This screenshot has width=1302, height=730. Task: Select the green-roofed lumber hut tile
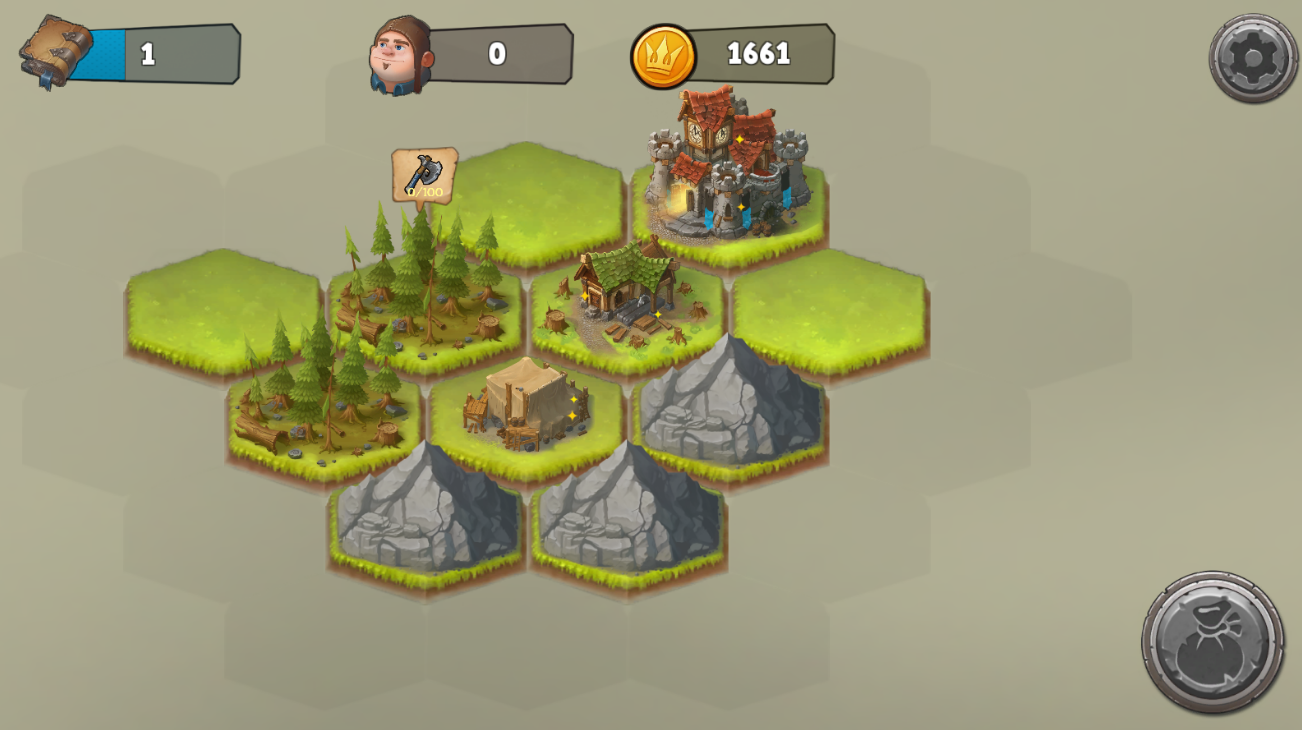[x=627, y=293]
